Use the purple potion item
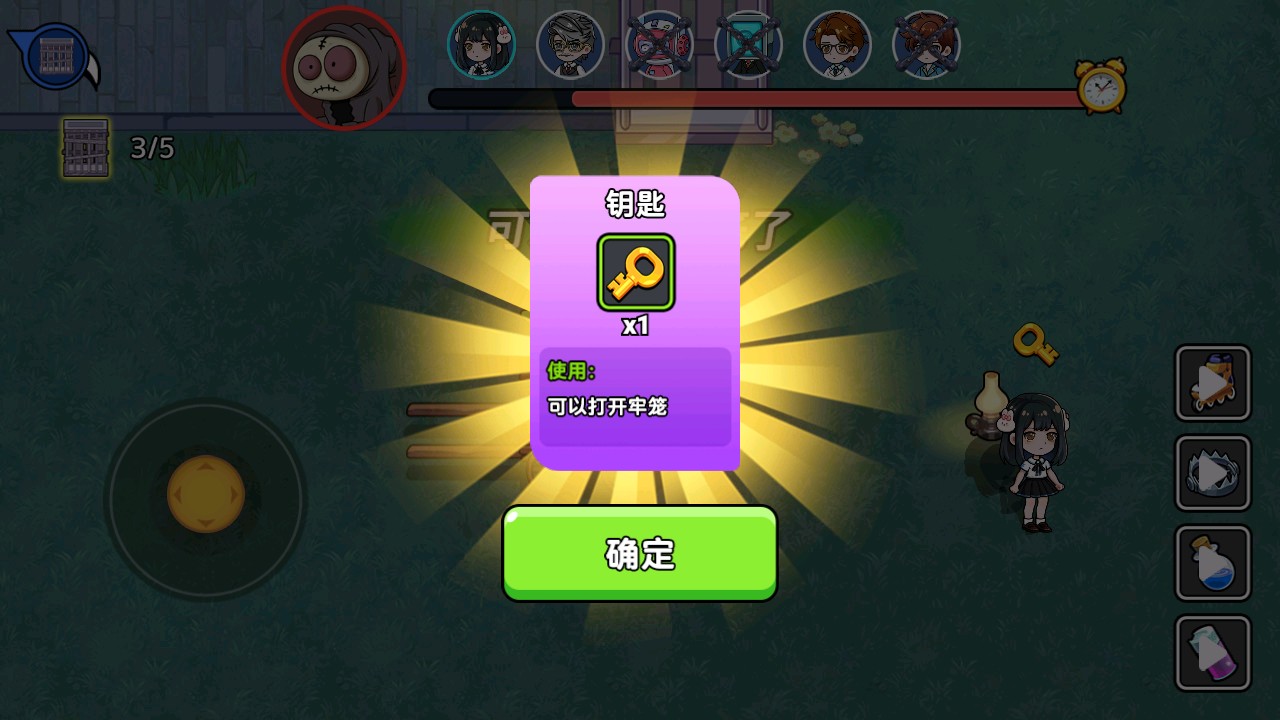The height and width of the screenshot is (720, 1280). [1212, 652]
